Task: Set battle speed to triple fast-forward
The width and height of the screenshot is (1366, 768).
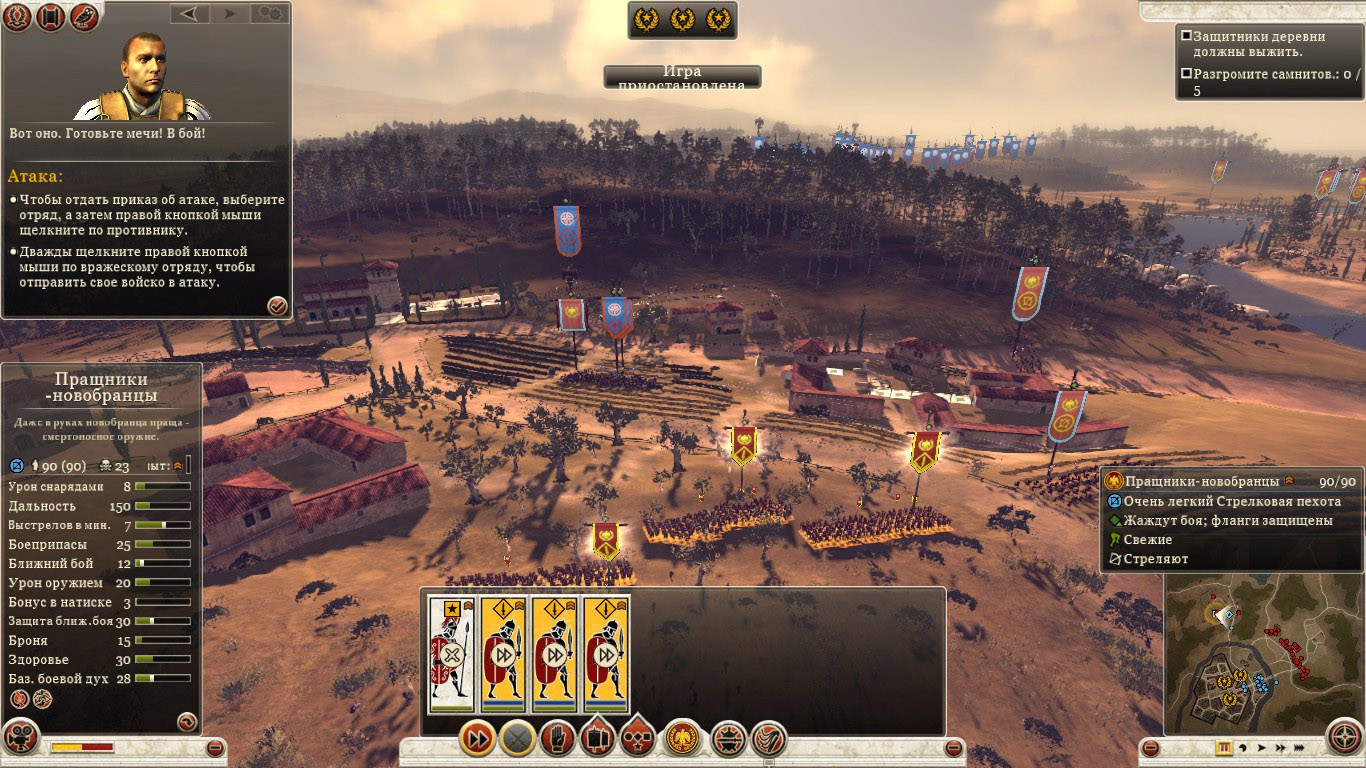Action: [1300, 747]
